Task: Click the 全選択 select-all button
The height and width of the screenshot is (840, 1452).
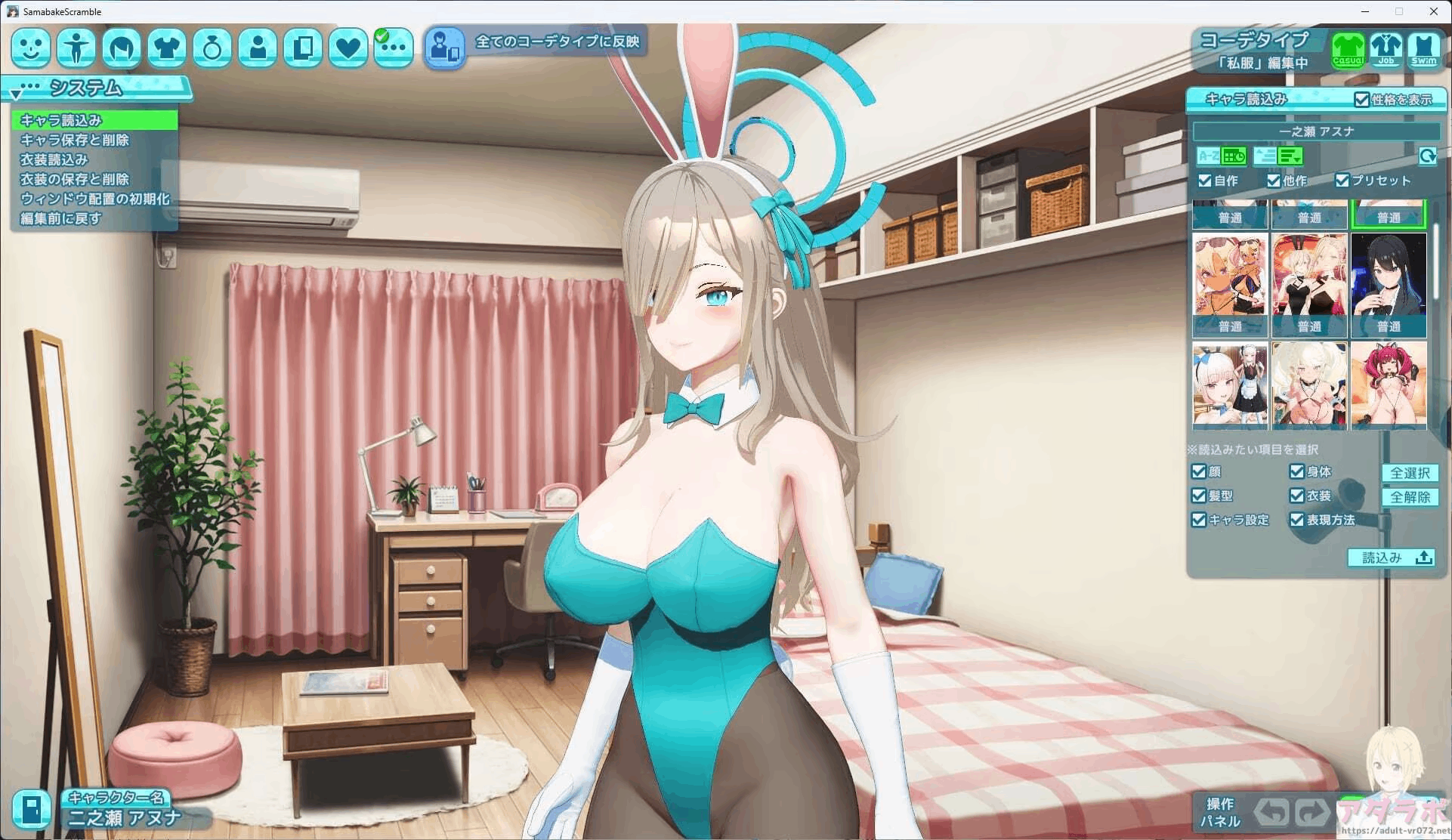Action: coord(1410,473)
